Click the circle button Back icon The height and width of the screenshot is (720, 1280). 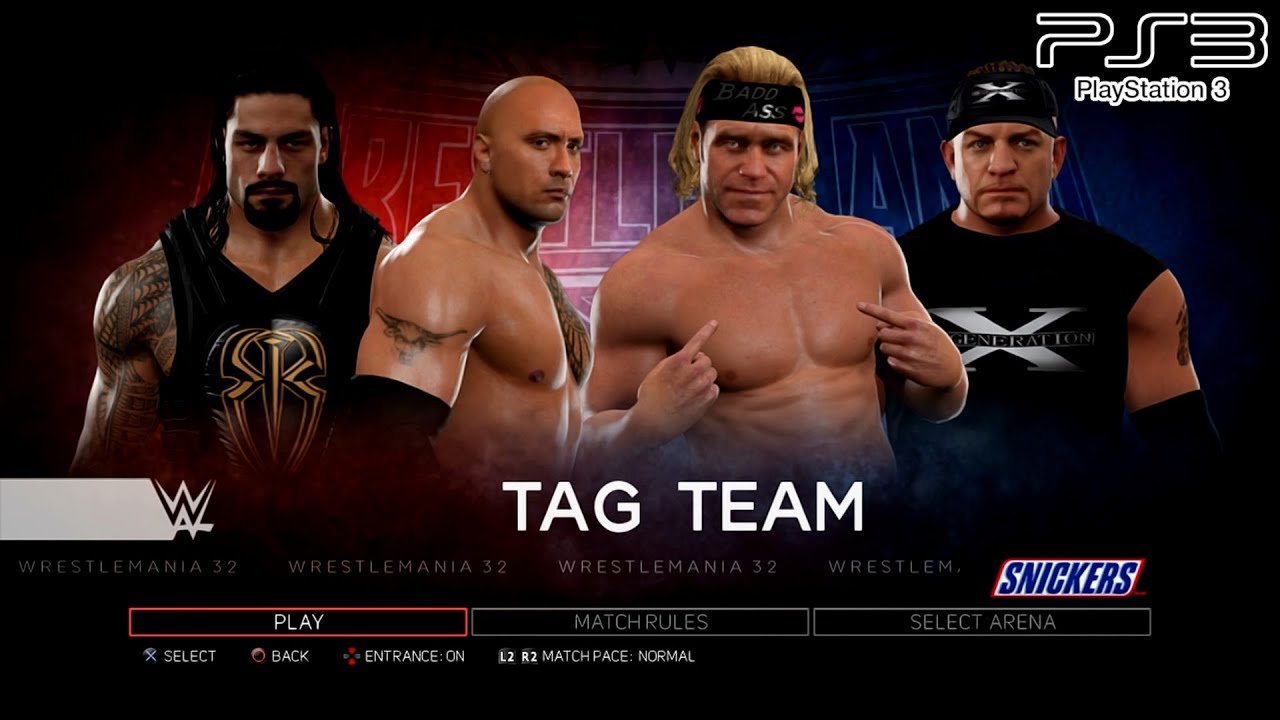(258, 656)
